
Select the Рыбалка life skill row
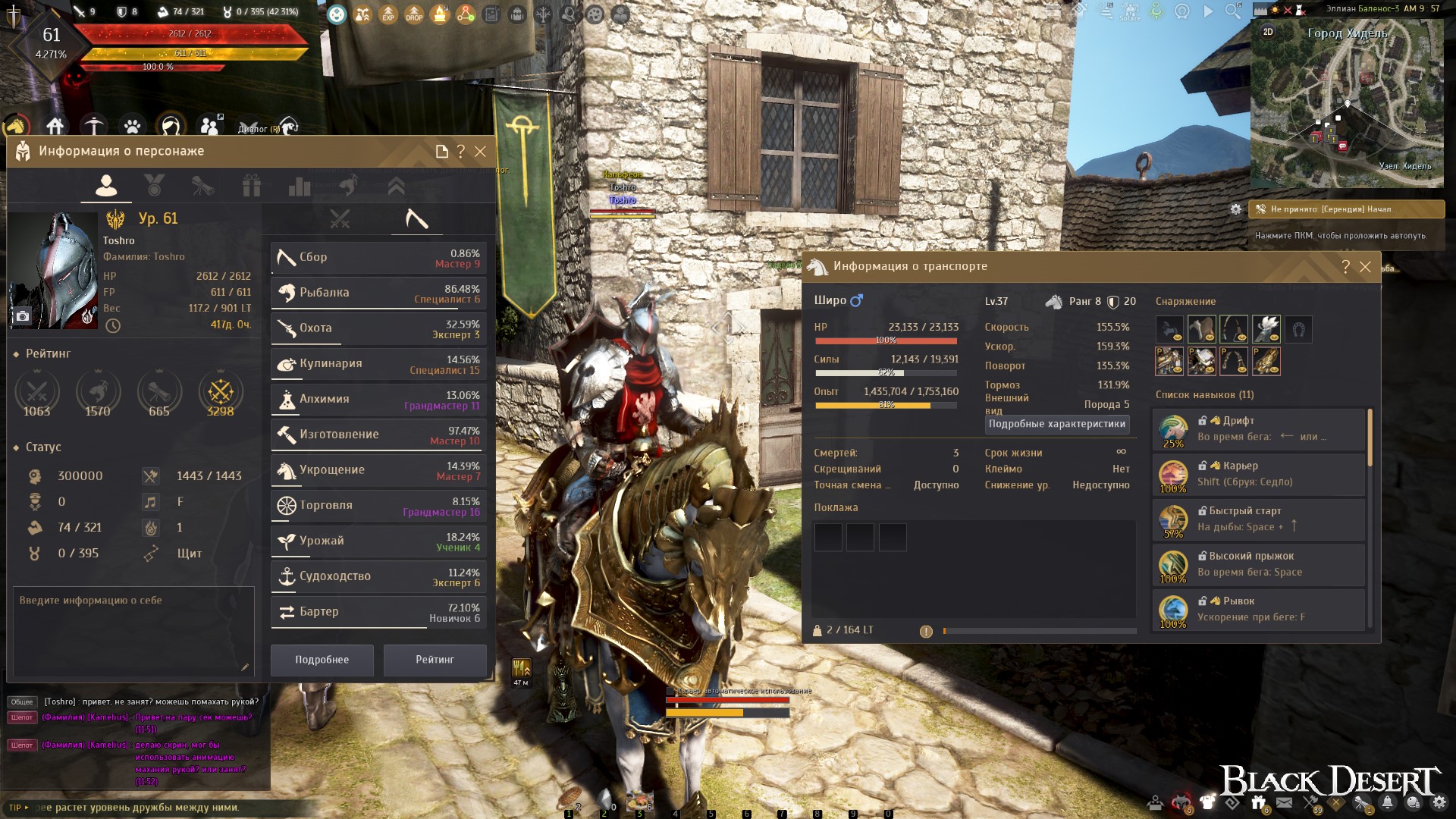coord(378,293)
